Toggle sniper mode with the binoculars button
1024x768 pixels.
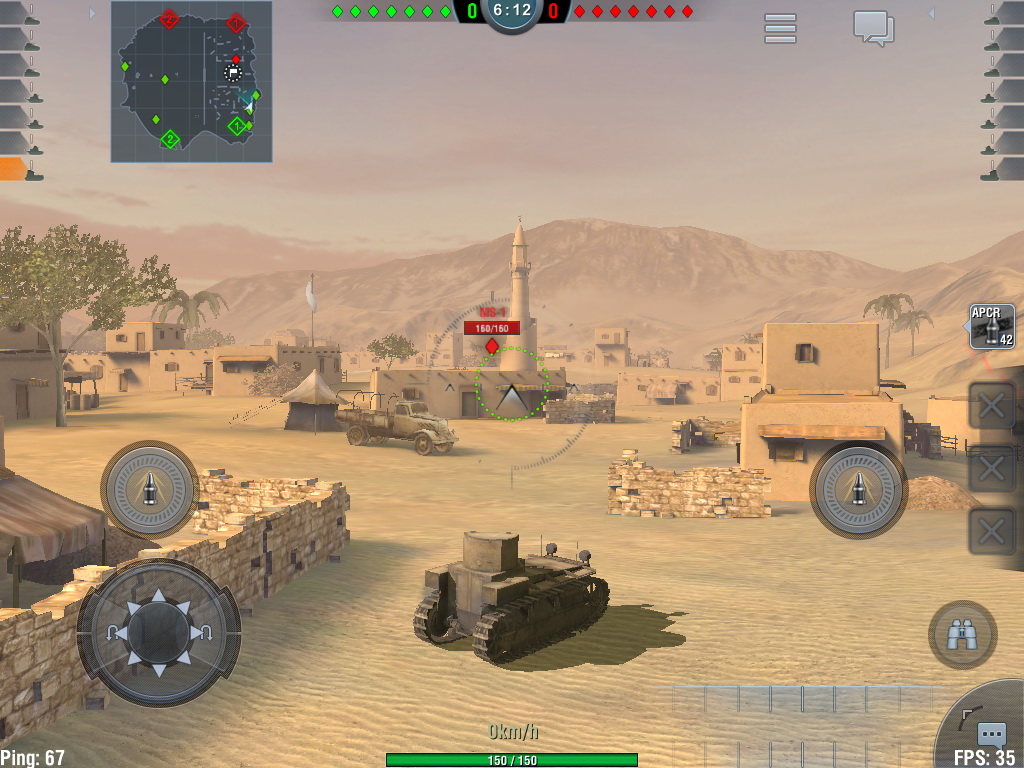(962, 634)
